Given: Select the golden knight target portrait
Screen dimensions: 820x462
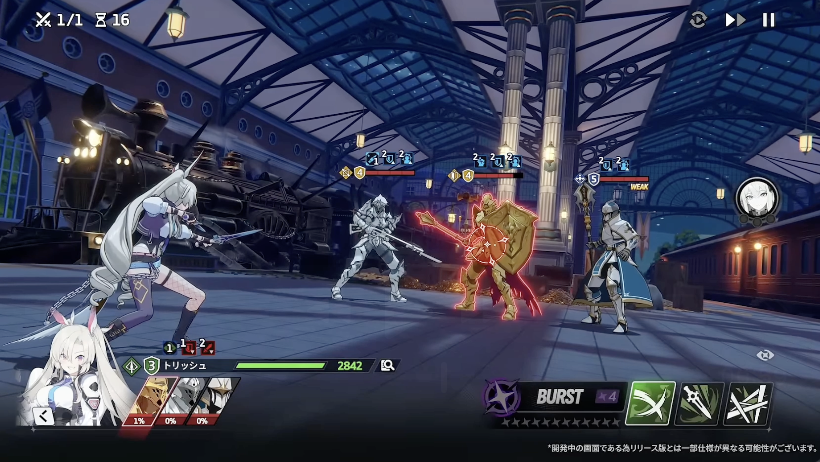Looking at the screenshot, I should pyautogui.click(x=144, y=402).
